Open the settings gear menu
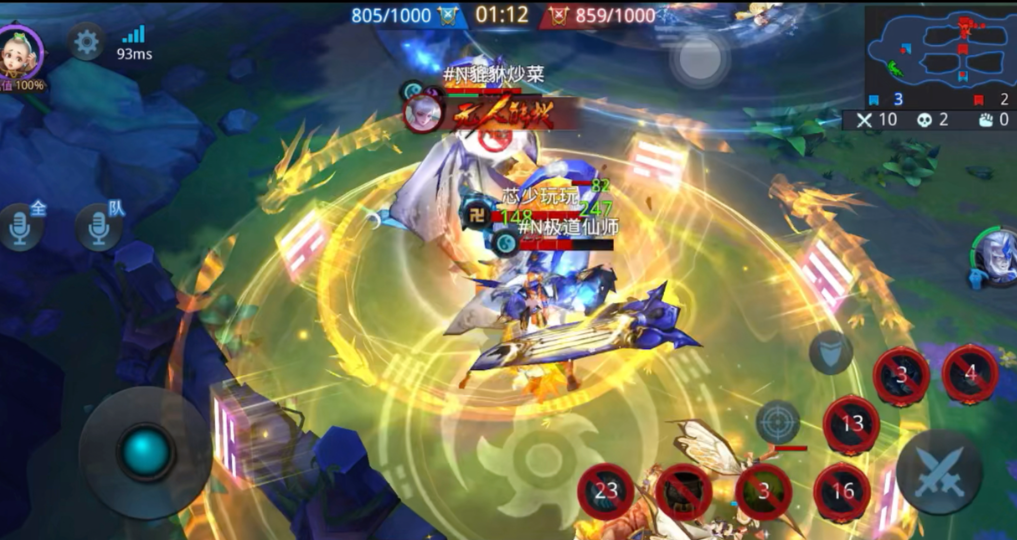The height and width of the screenshot is (540, 1017). pyautogui.click(x=87, y=42)
